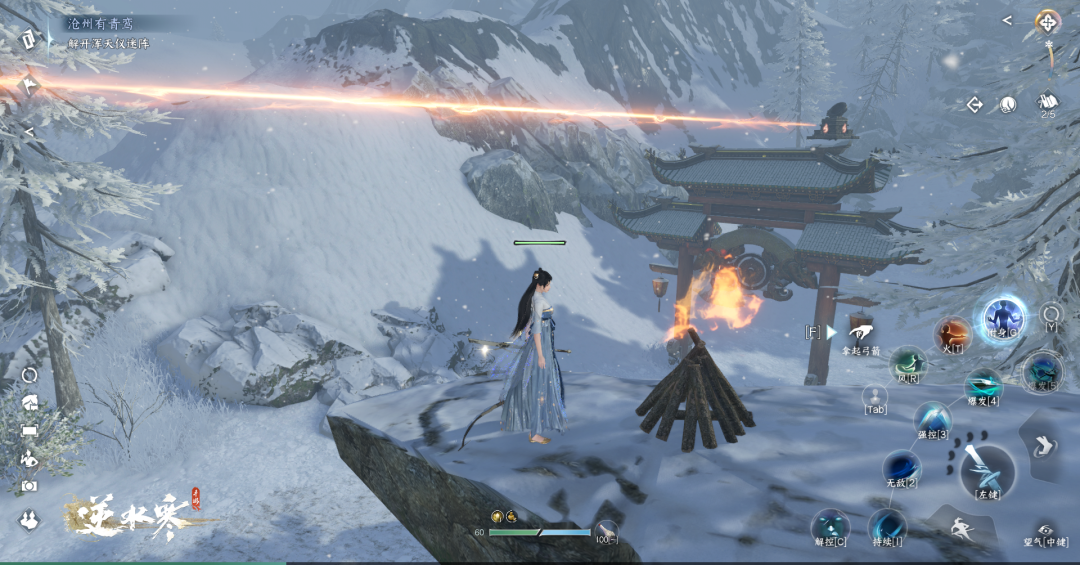Viewport: 1080px width, 565px height.
Task: Select the flag diamond icon
Action: pos(28,86)
